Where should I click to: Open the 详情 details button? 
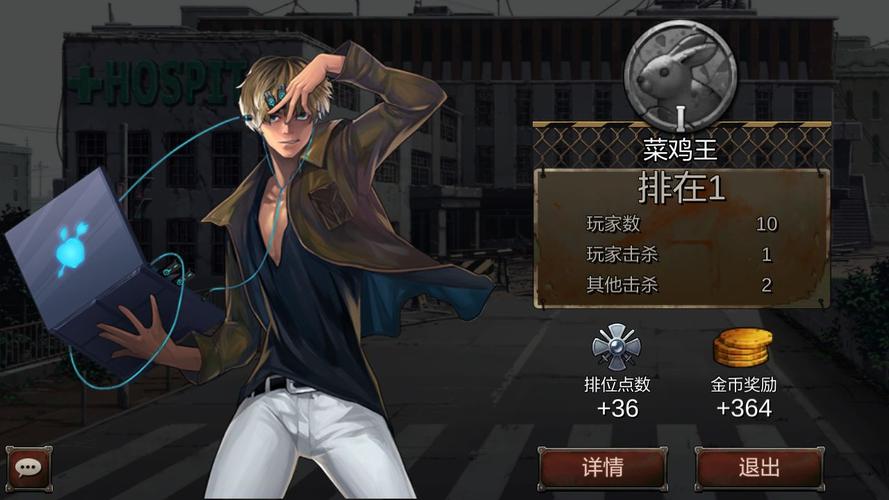pos(603,467)
